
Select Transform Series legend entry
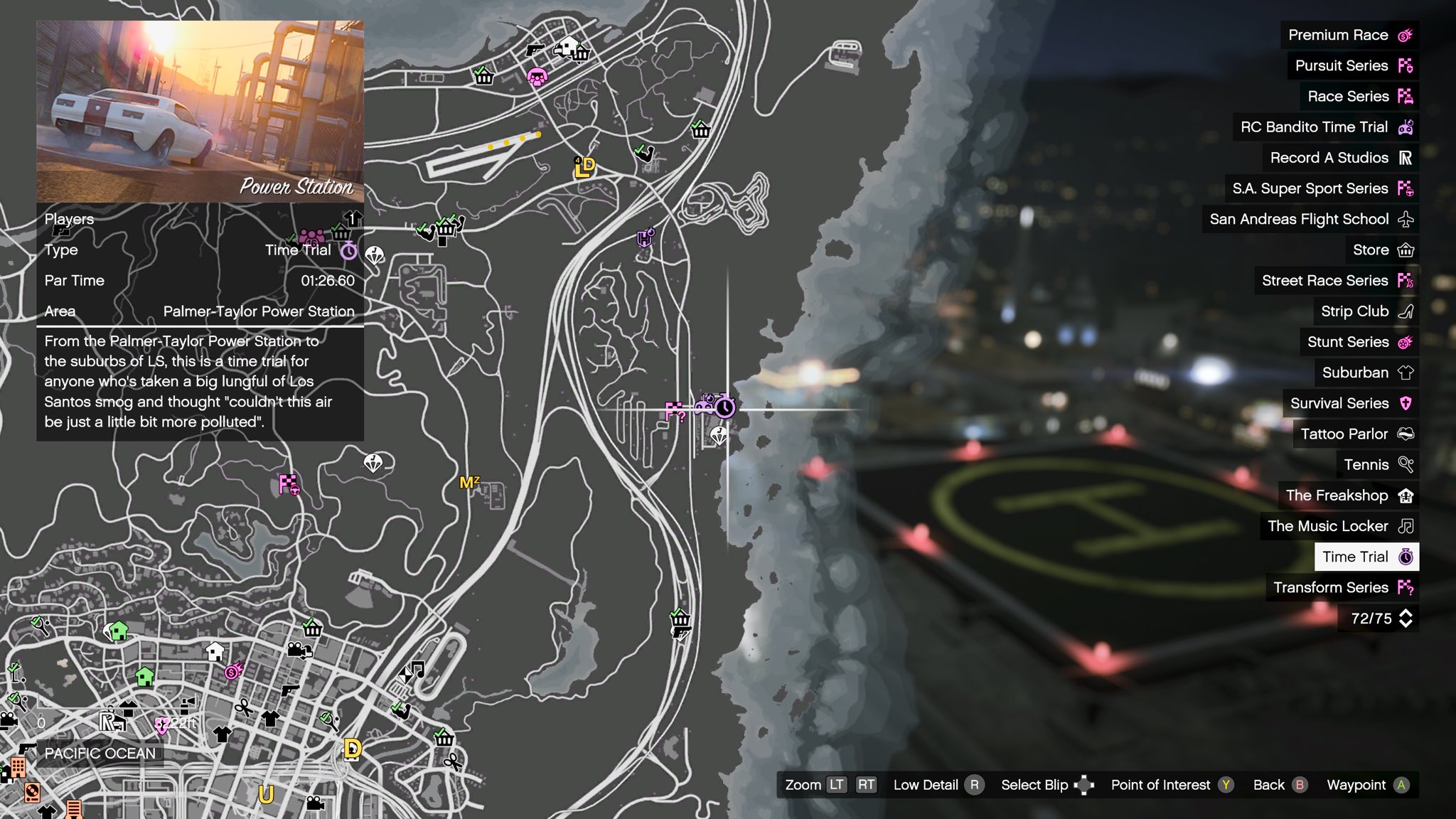1342,587
